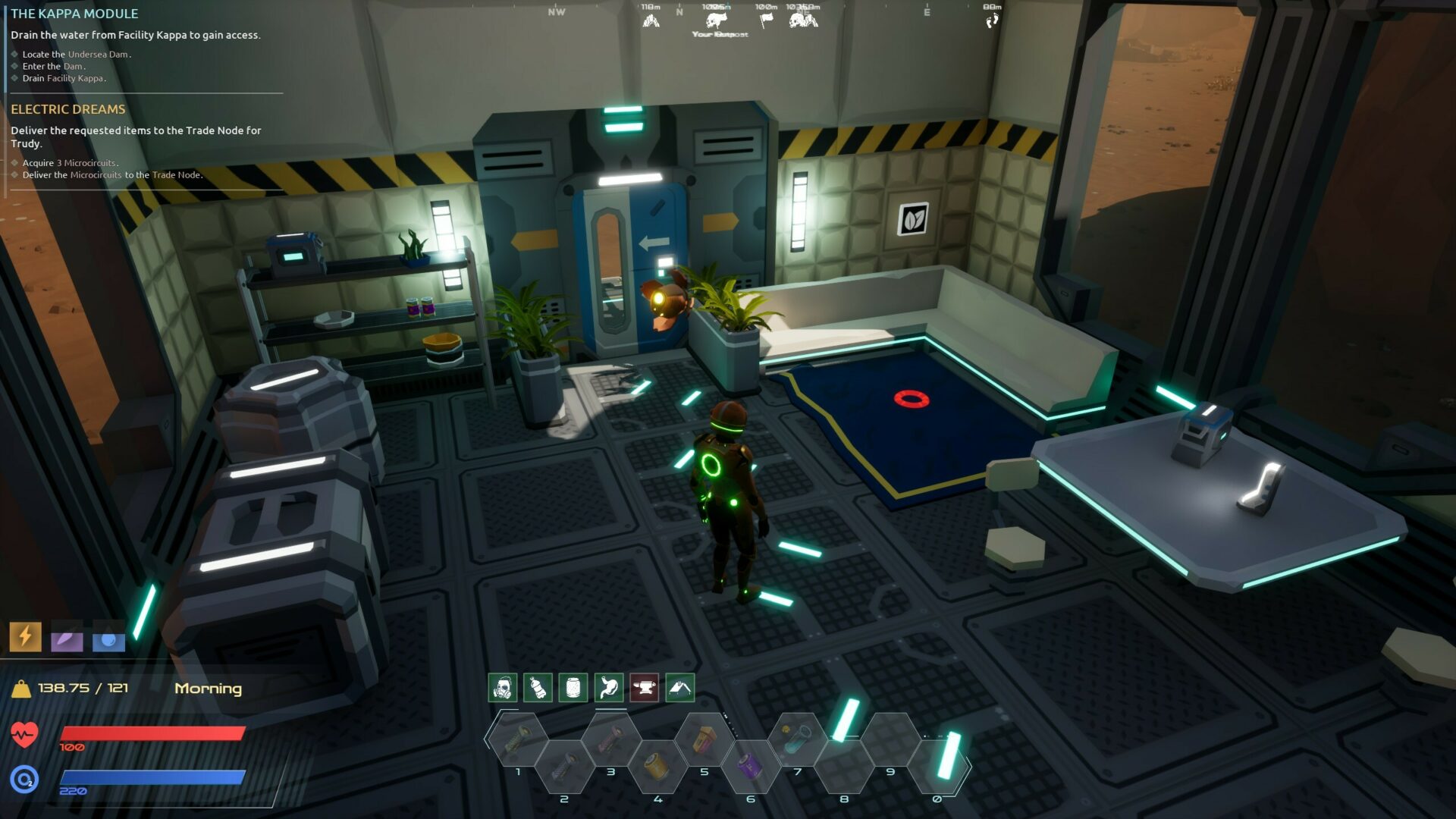
Task: Click the water bottle thirst status icon
Action: click(538, 688)
